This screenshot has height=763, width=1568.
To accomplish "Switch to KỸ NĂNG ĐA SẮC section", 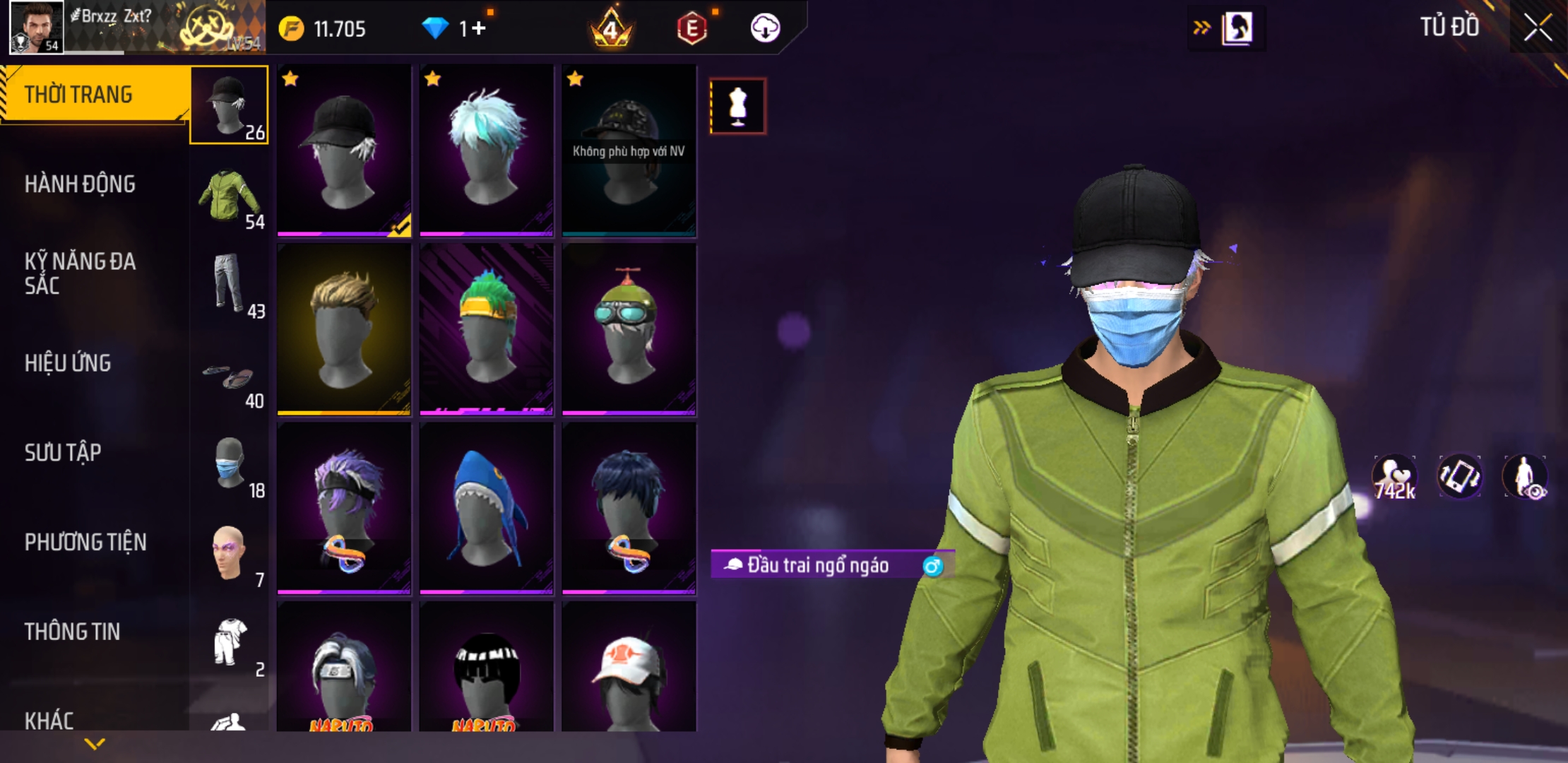I will point(81,273).
